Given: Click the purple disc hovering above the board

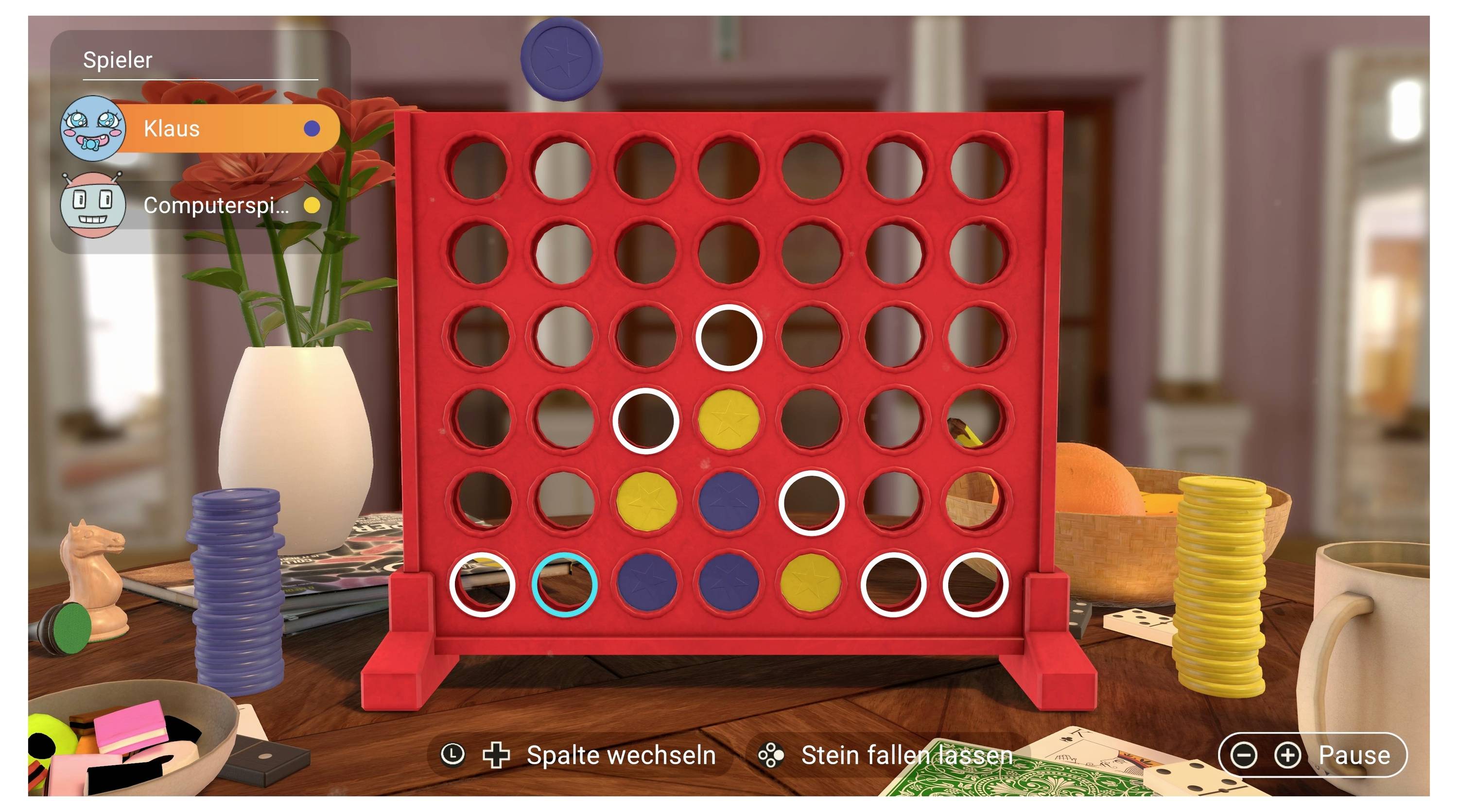Looking at the screenshot, I should [560, 59].
